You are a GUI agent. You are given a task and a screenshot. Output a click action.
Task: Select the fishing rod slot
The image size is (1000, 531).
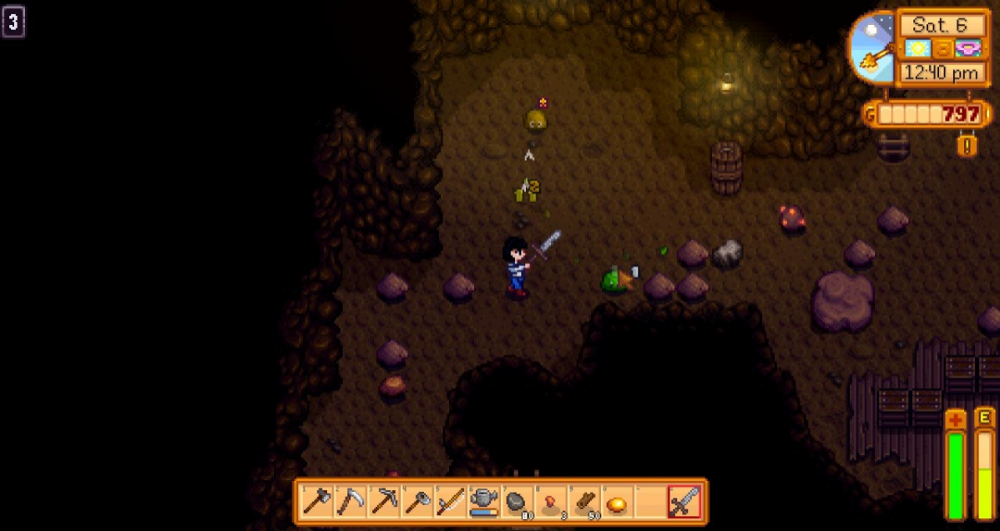coord(450,501)
